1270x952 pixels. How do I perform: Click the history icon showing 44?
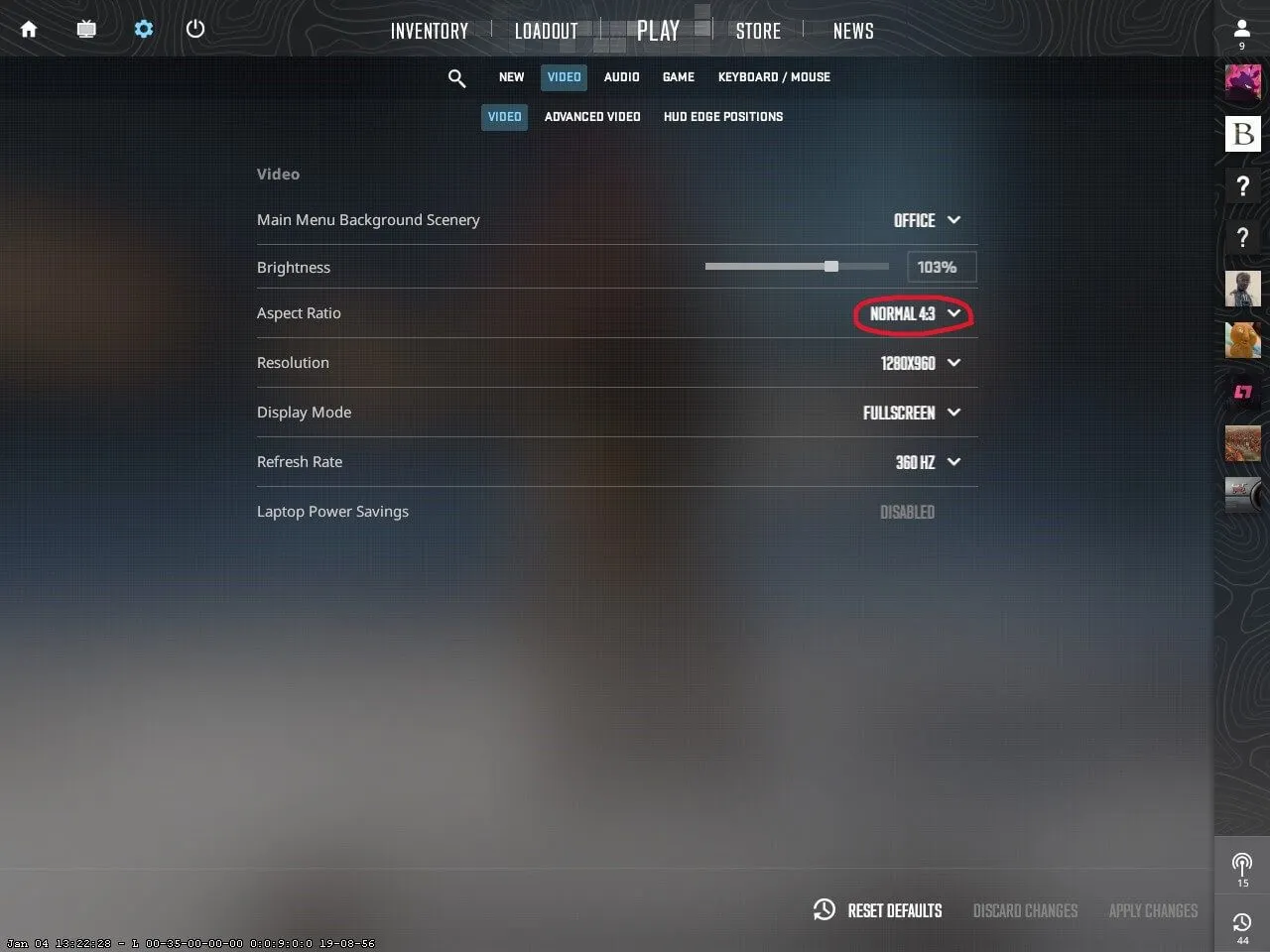1241,923
